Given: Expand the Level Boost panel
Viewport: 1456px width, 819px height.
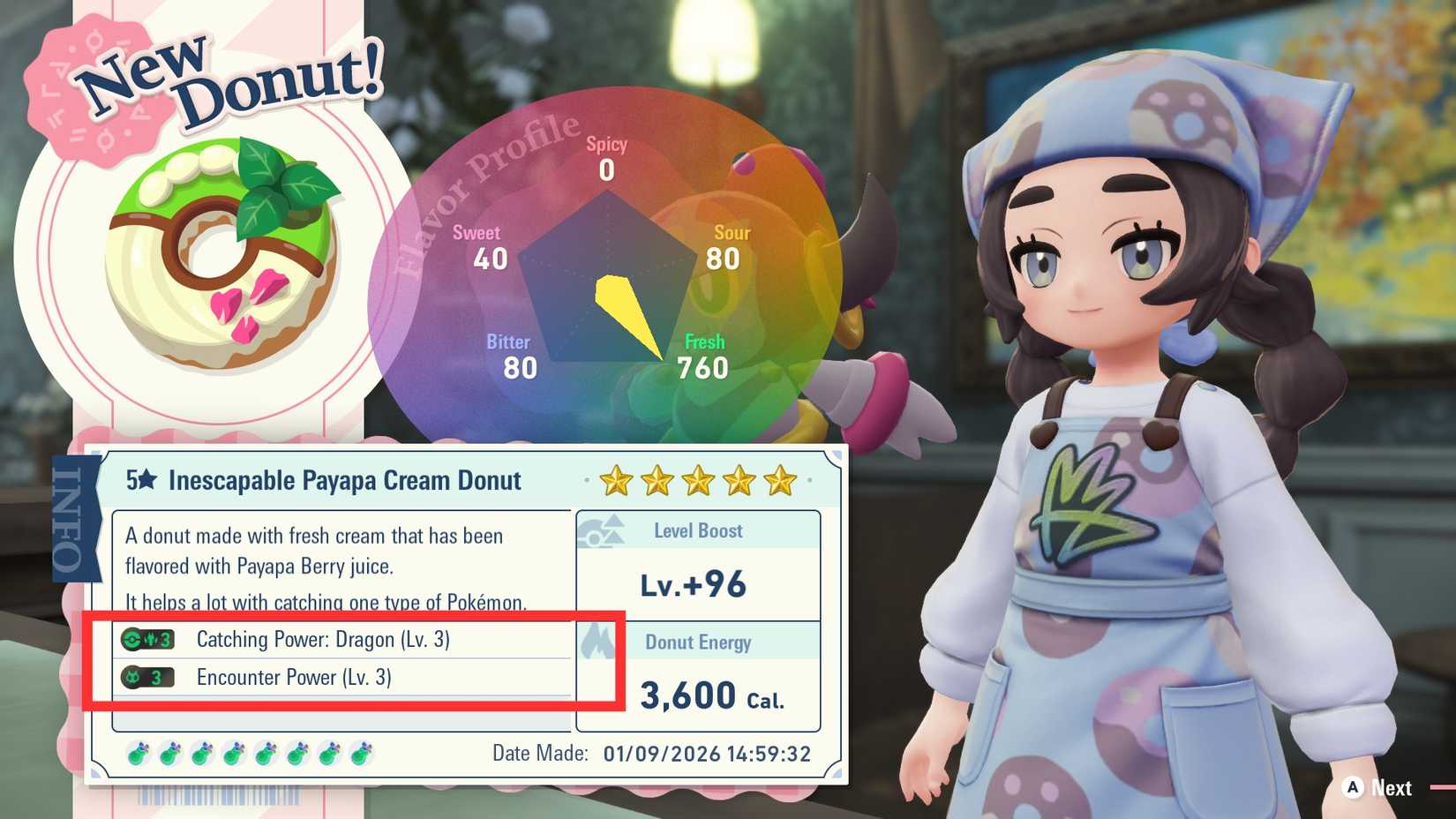Looking at the screenshot, I should click(697, 556).
